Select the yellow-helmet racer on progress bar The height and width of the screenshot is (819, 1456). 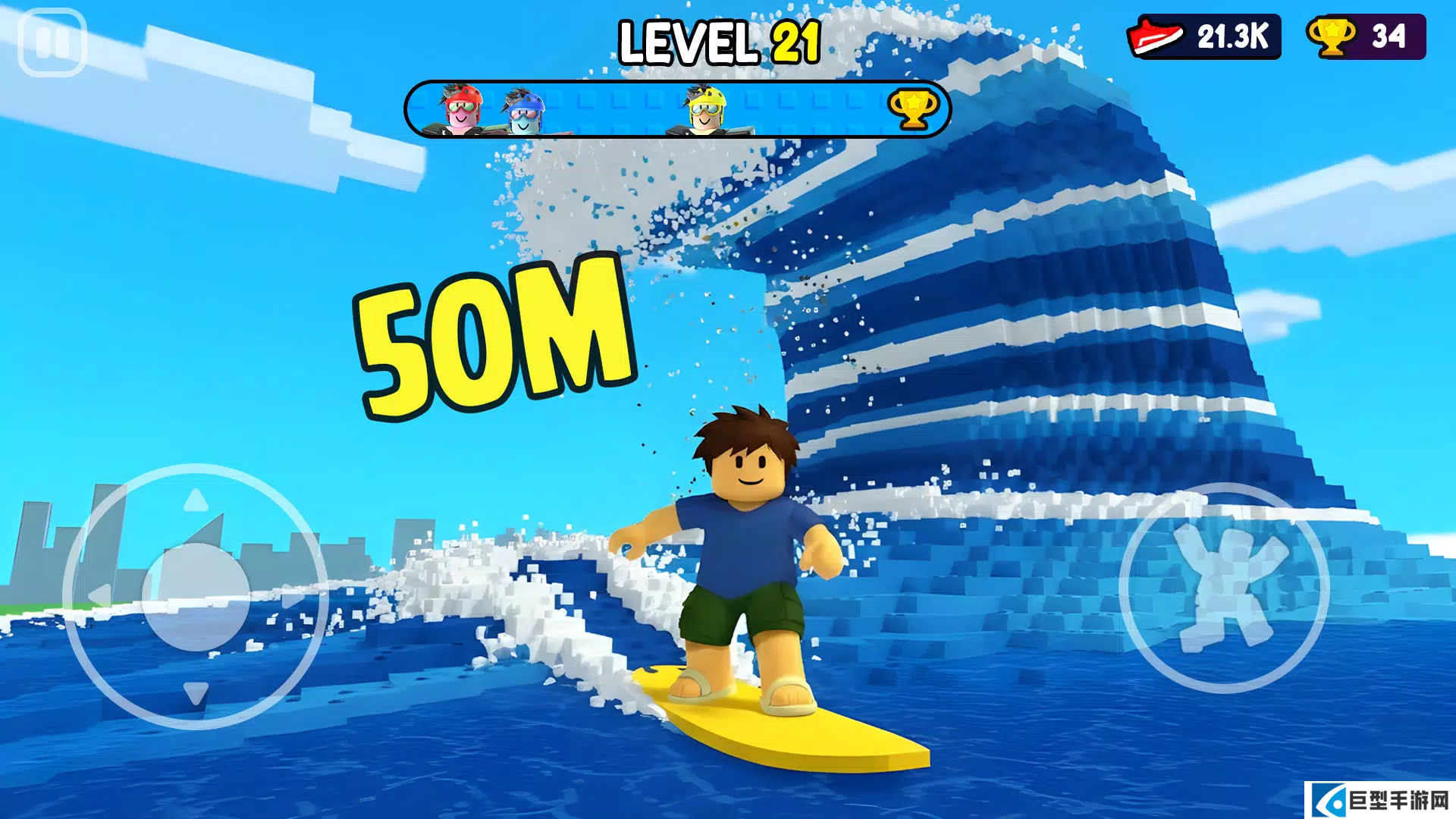(705, 109)
